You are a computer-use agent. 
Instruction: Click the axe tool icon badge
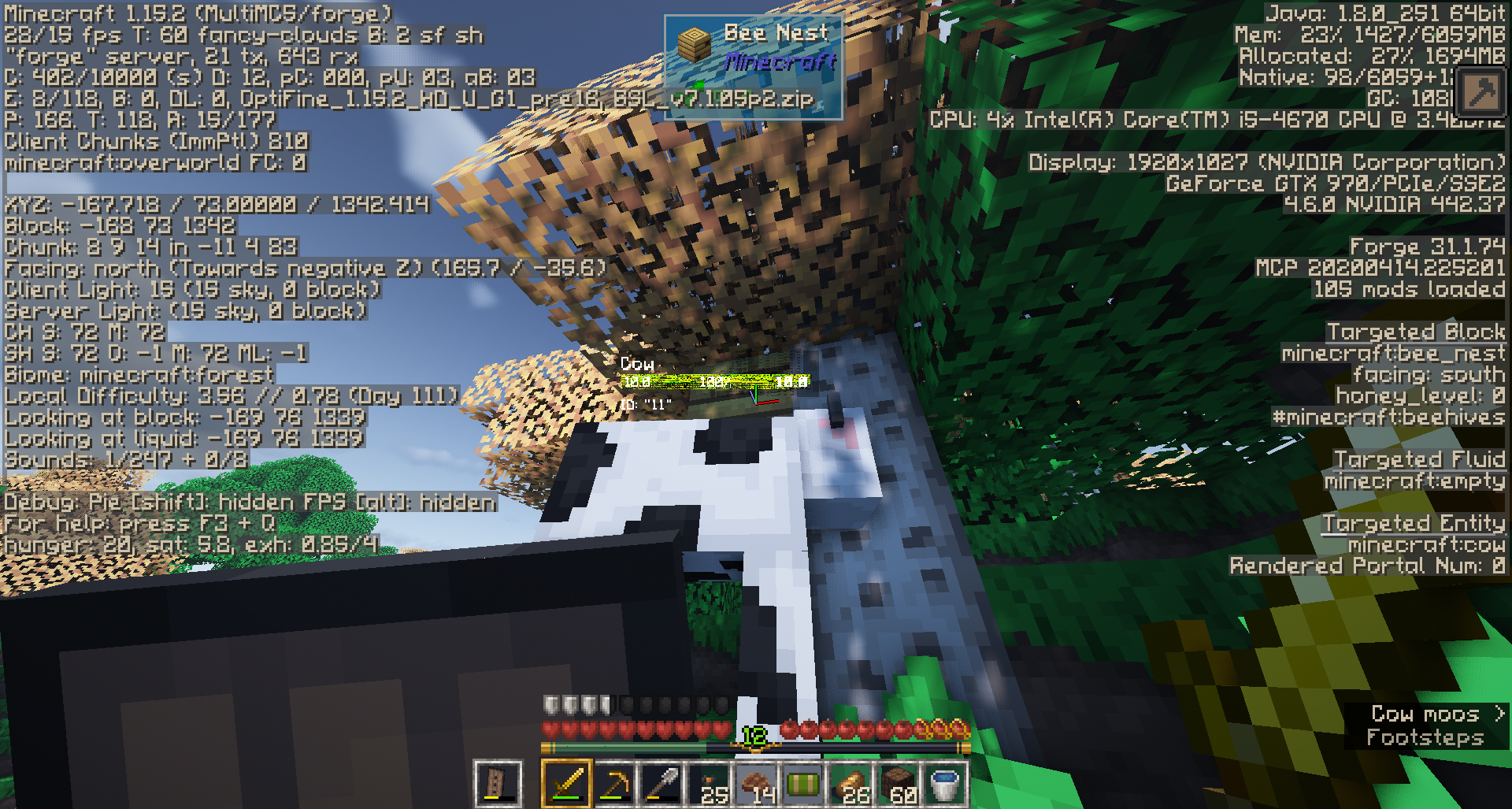tap(1480, 93)
